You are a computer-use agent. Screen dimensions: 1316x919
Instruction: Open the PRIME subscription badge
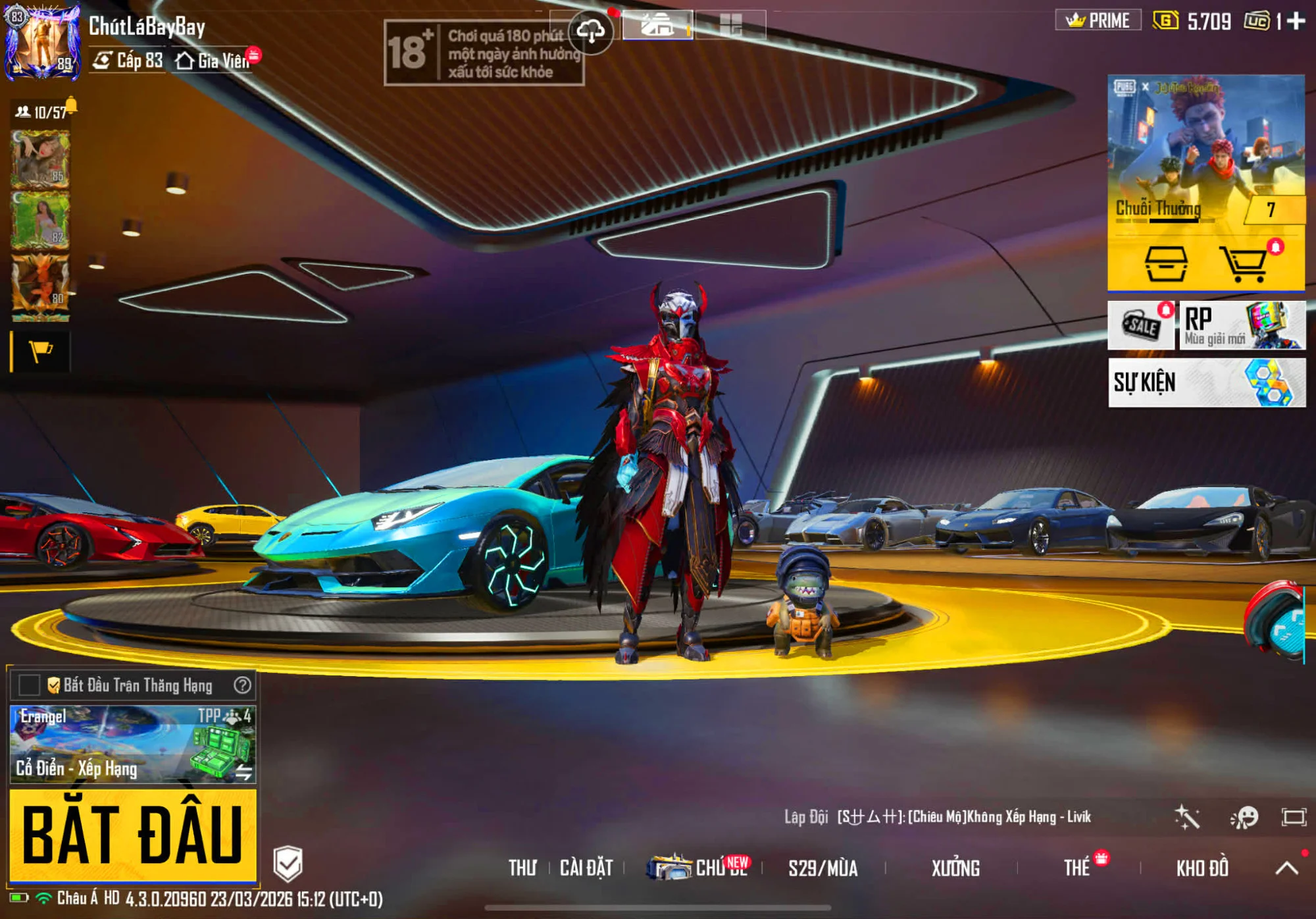[x=1098, y=20]
